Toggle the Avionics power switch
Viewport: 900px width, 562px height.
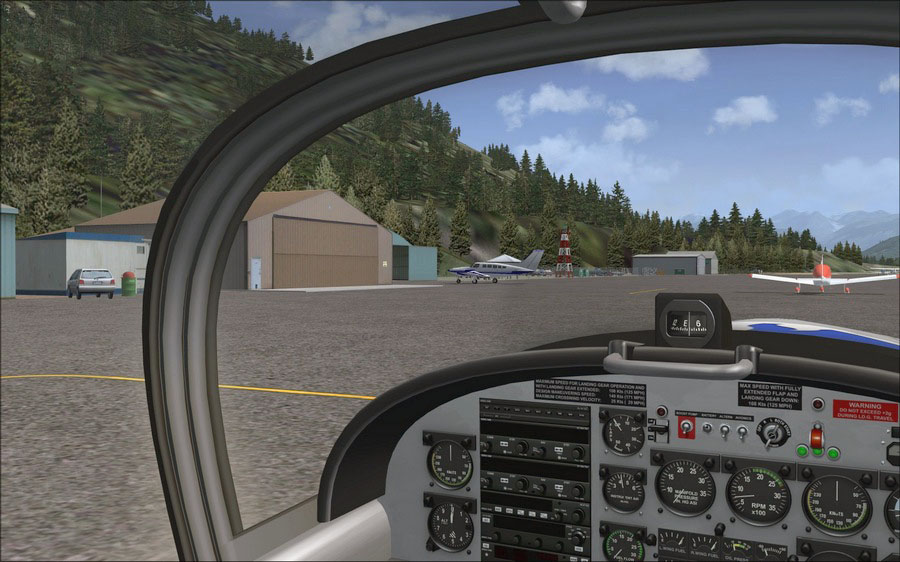pyautogui.click(x=742, y=432)
